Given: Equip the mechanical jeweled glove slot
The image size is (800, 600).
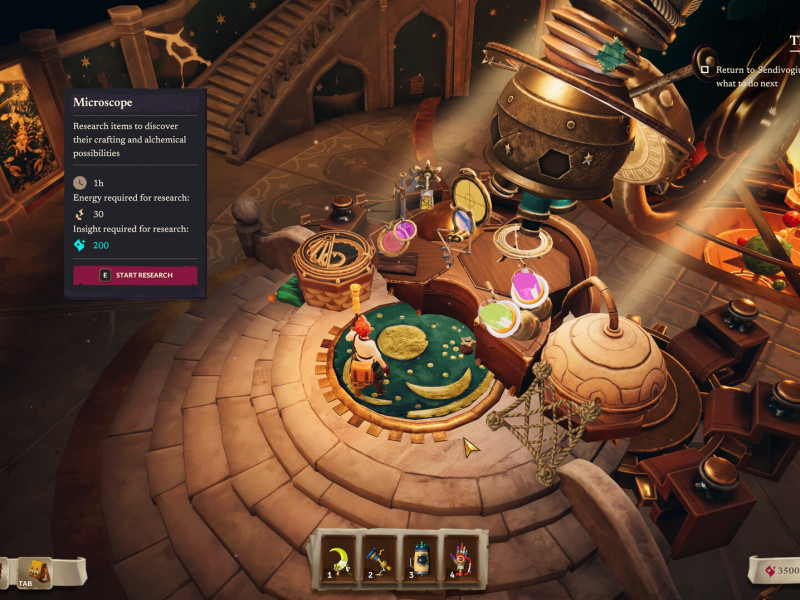Looking at the screenshot, I should [x=462, y=557].
